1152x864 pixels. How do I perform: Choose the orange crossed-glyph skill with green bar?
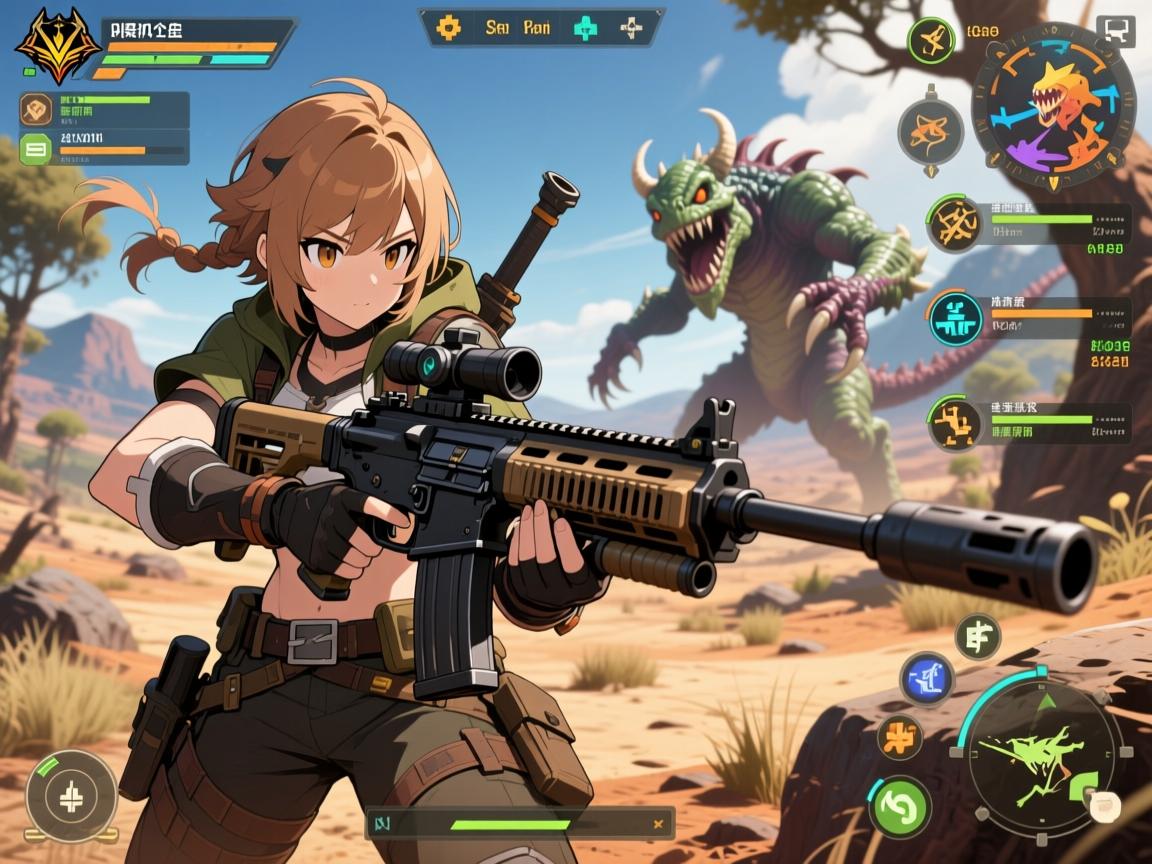click(955, 223)
